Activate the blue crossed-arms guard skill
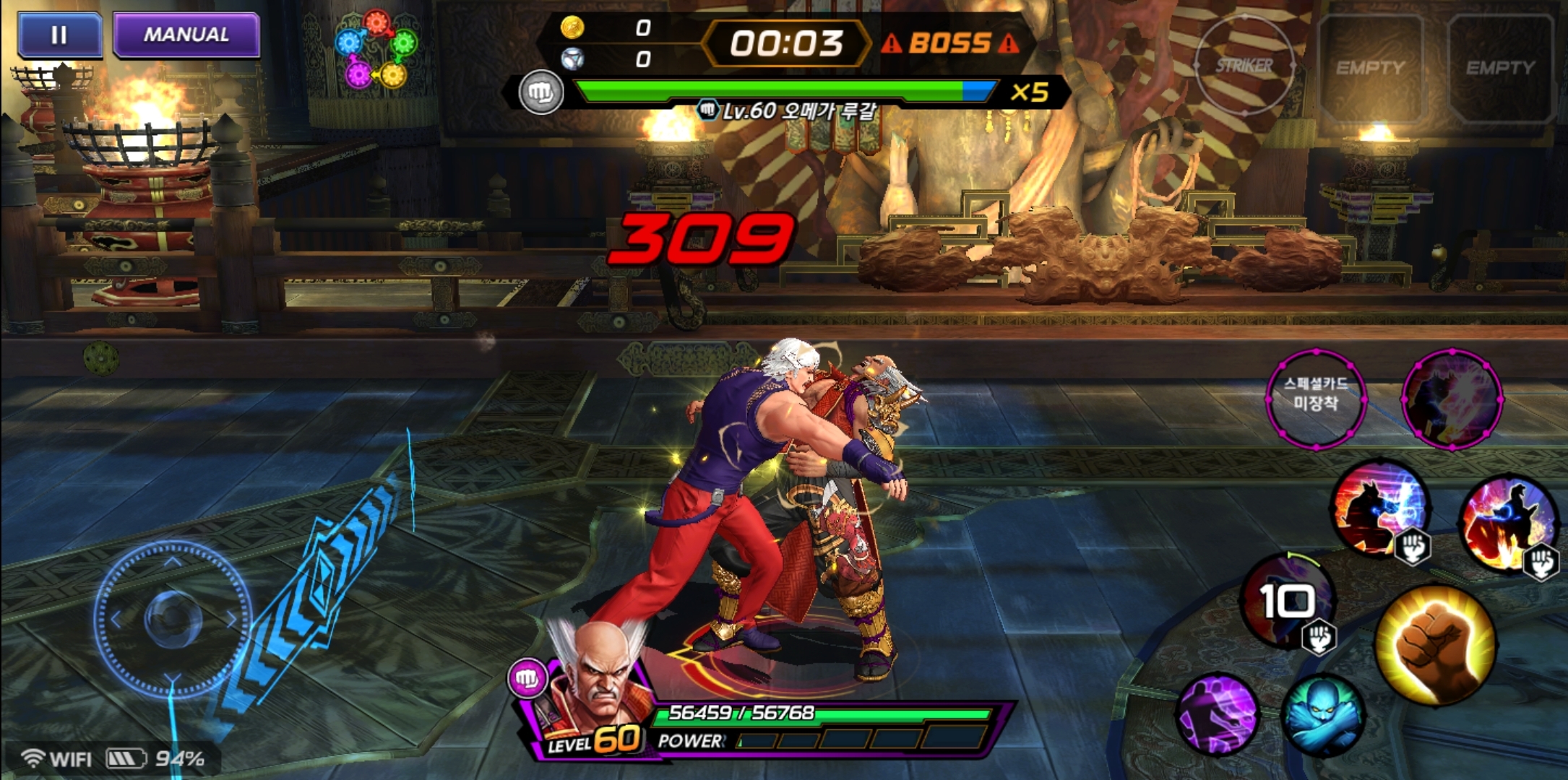Image resolution: width=1568 pixels, height=780 pixels. coord(1322,714)
